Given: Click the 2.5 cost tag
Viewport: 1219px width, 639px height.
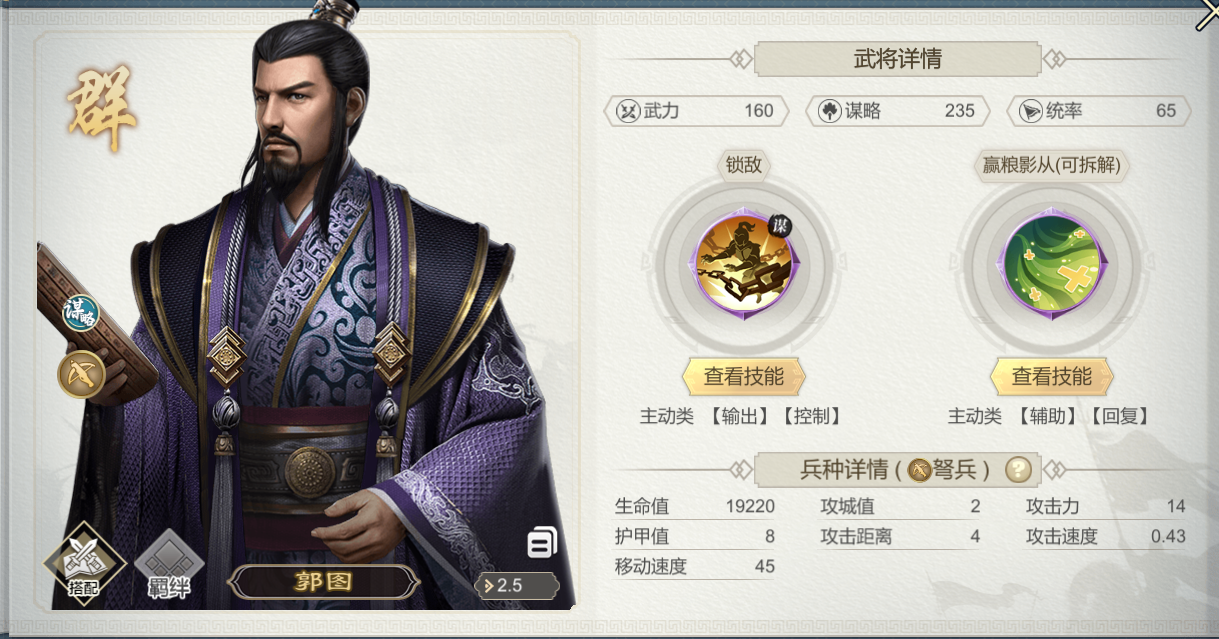Looking at the screenshot, I should 516,585.
